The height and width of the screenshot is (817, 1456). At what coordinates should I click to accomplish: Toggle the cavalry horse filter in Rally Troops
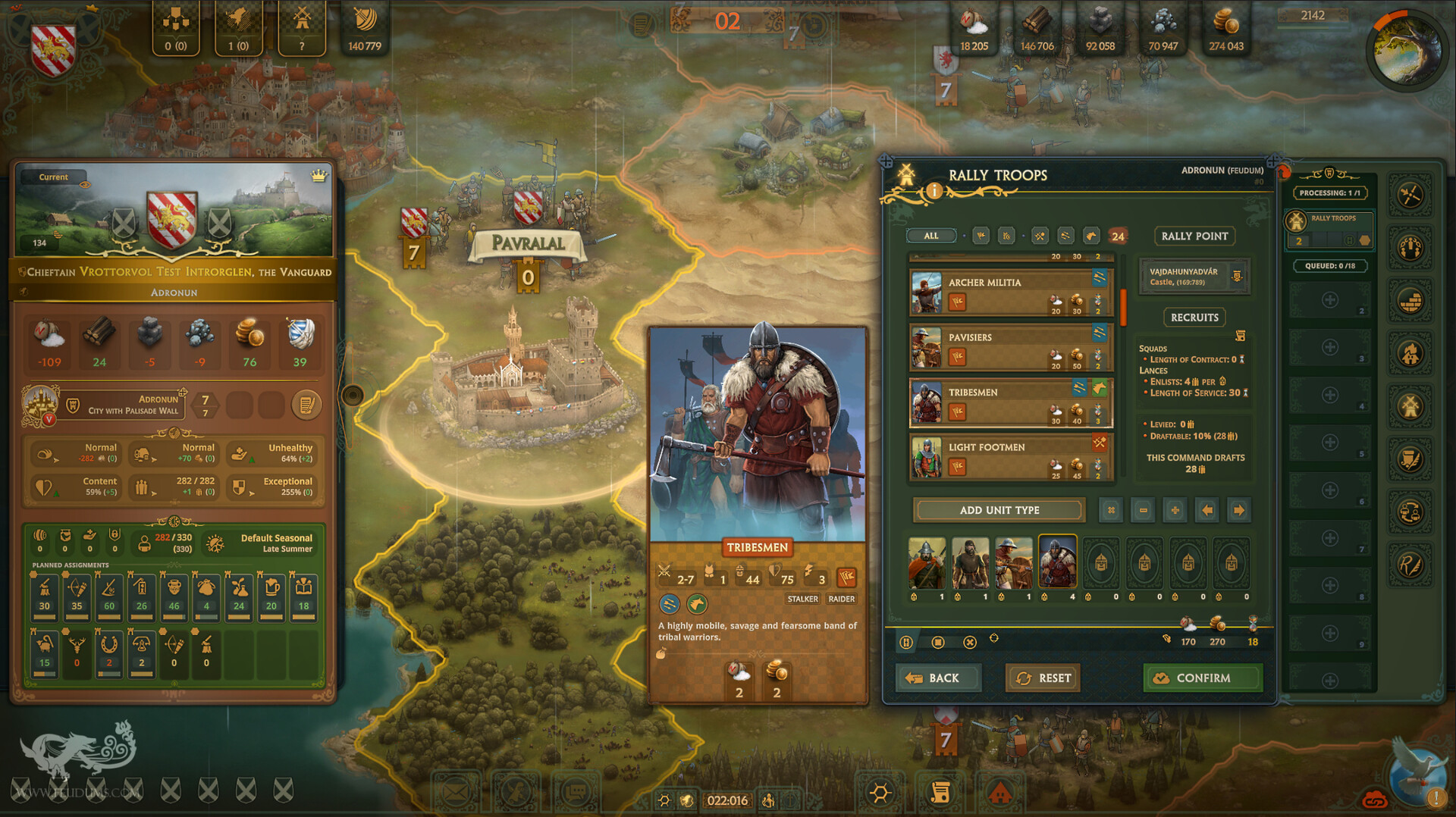pyautogui.click(x=1092, y=236)
